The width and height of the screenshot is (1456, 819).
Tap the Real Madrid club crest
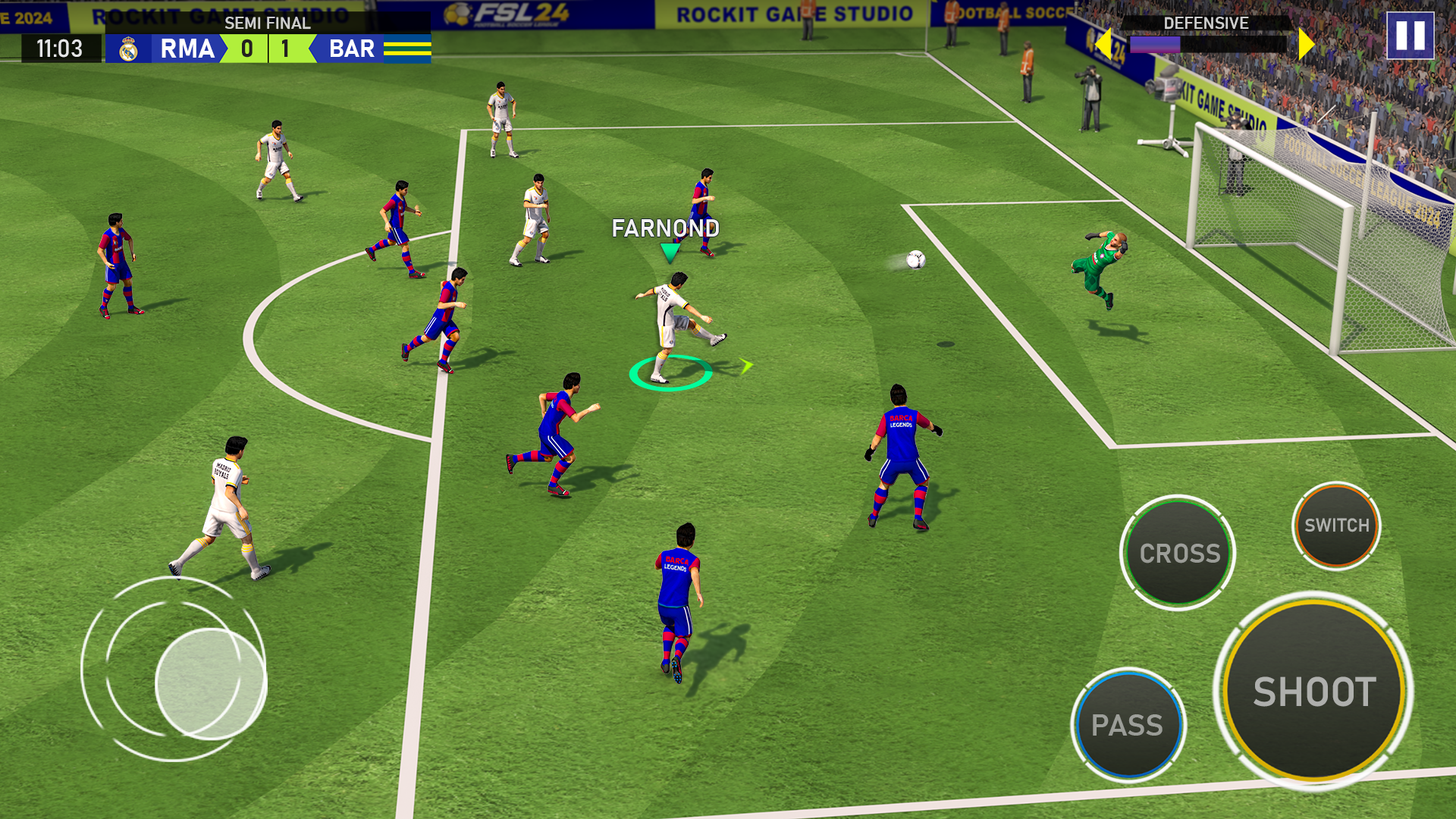click(127, 49)
